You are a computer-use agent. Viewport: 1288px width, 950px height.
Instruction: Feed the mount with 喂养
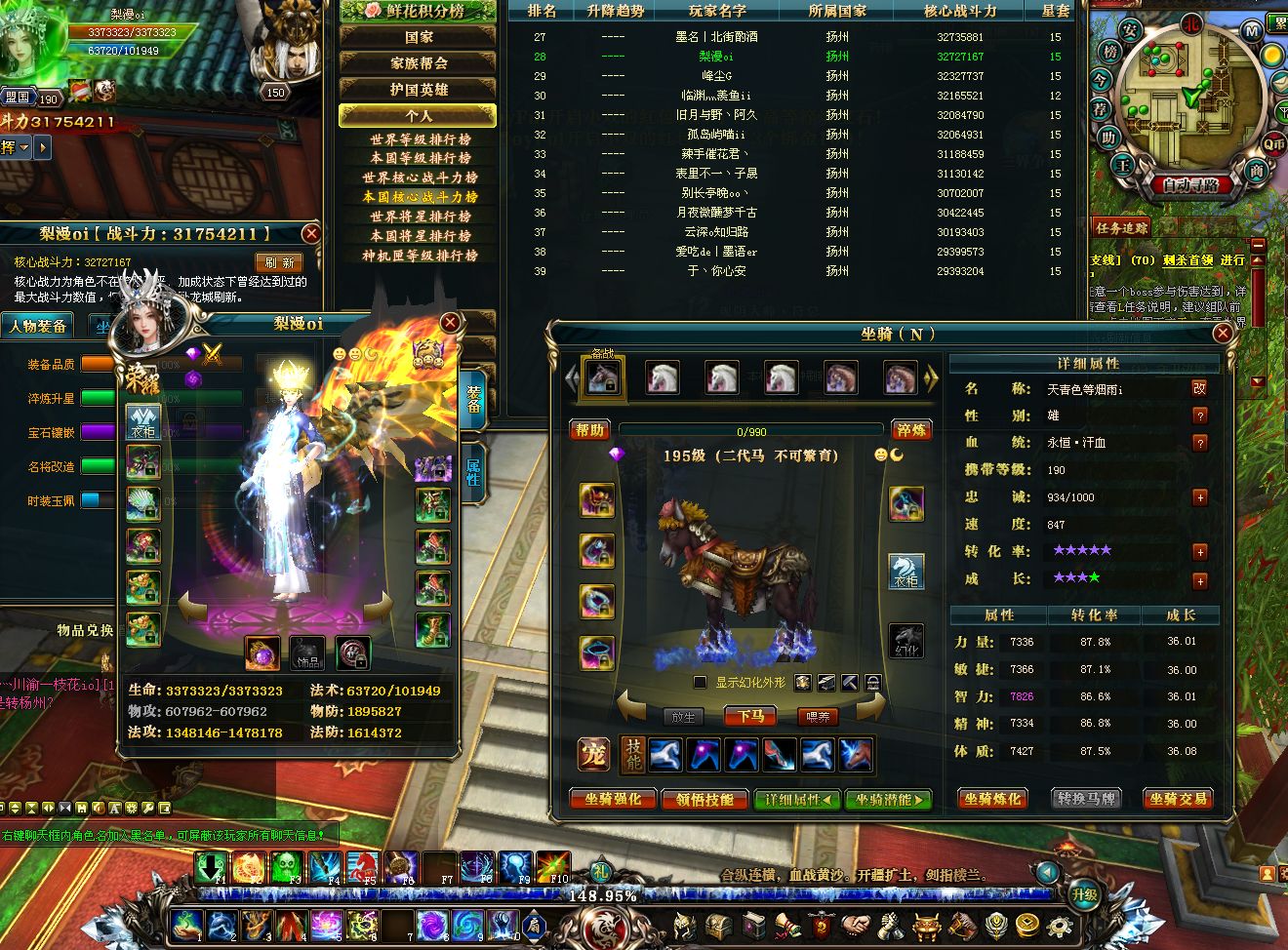pos(818,716)
